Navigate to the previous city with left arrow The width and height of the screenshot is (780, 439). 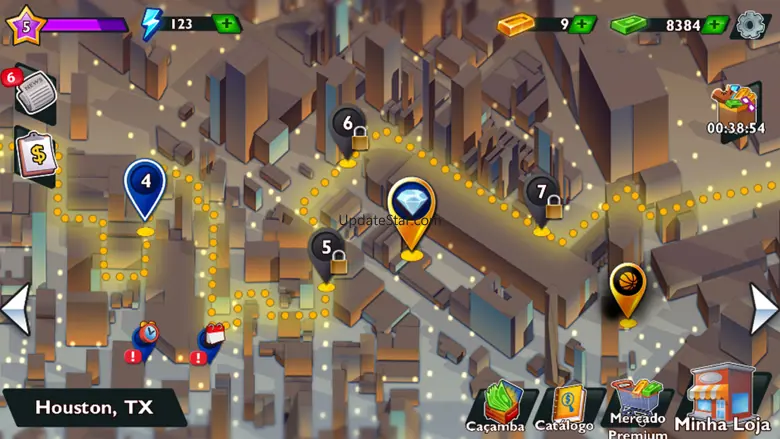click(x=16, y=309)
